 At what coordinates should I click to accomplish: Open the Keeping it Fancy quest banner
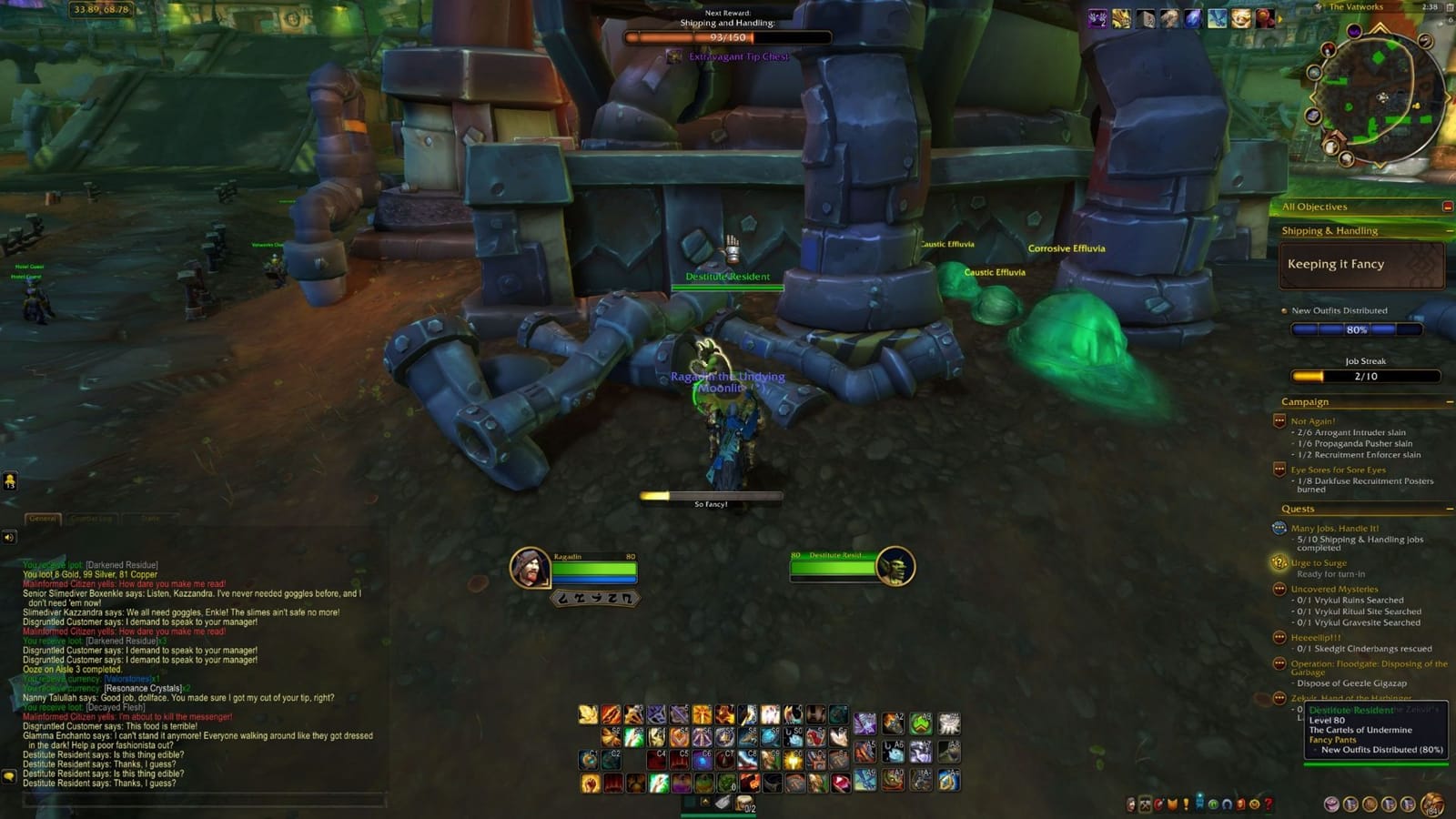coord(1362,264)
